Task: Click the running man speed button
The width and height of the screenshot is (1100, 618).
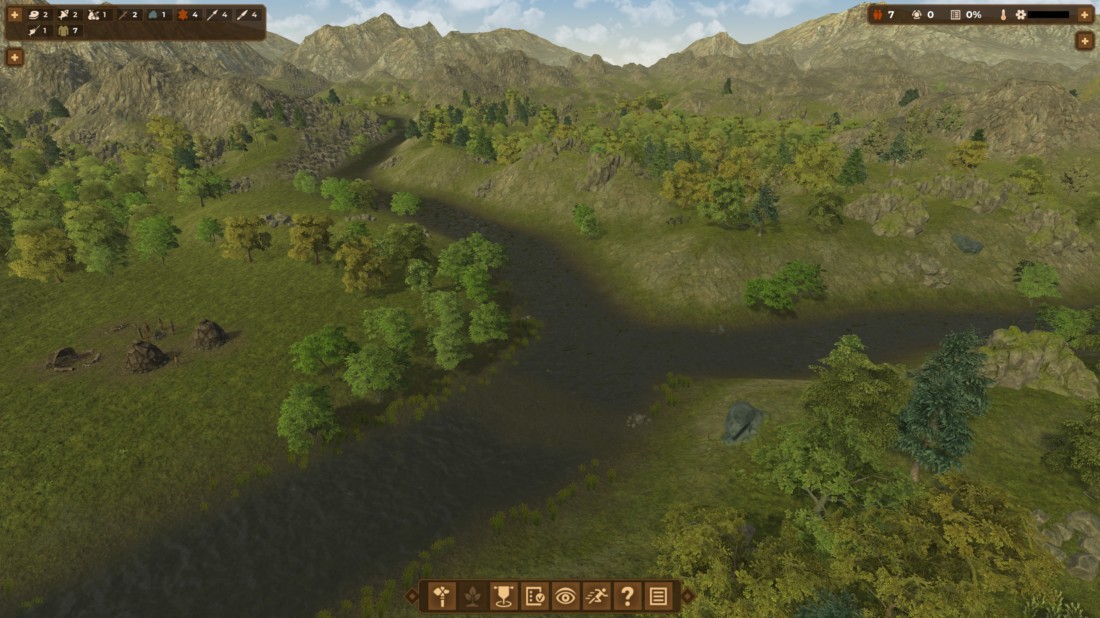Action: [596, 597]
